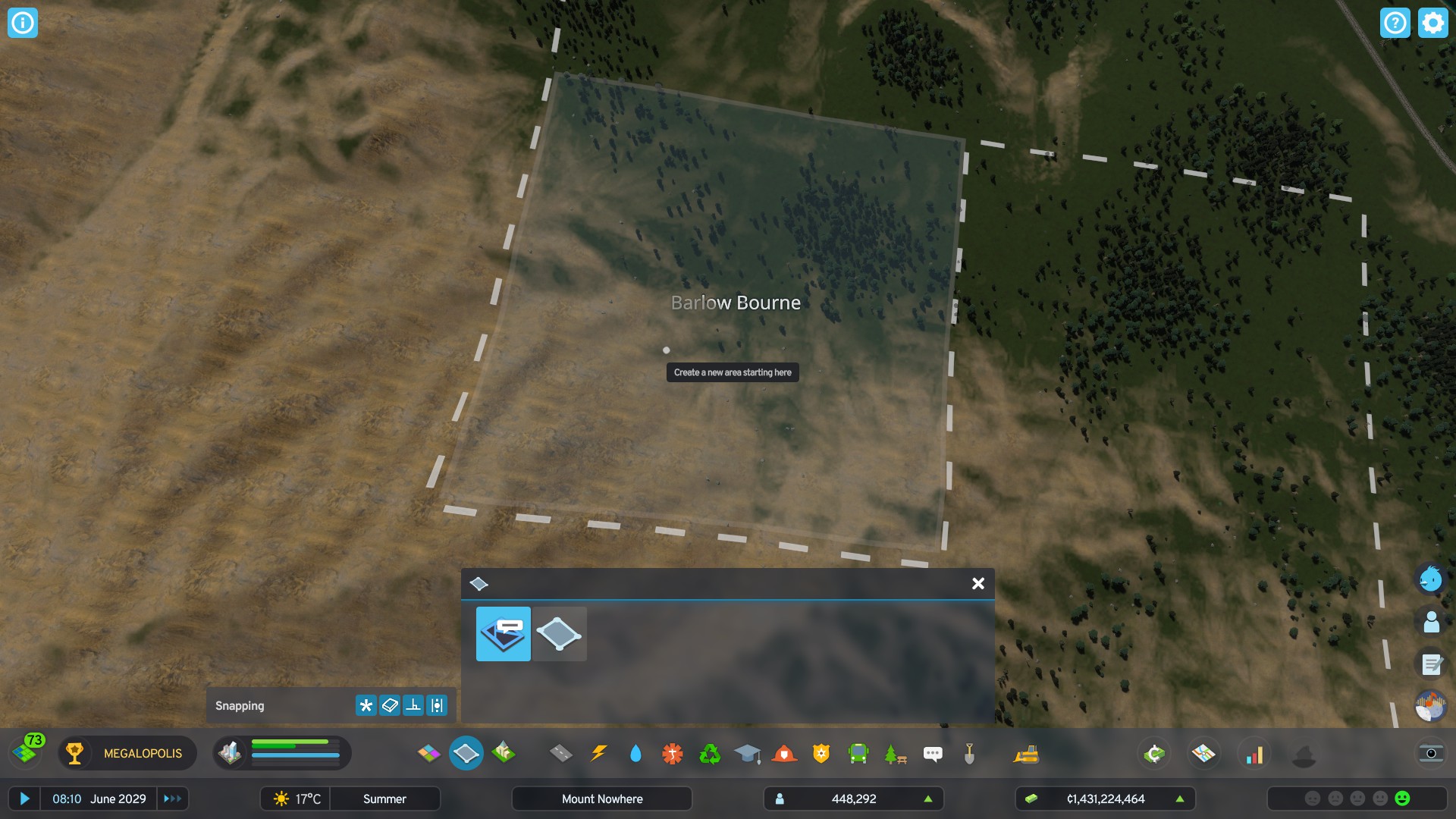The image size is (1456, 819).
Task: Toggle the snap-all asterisk option
Action: [366, 705]
